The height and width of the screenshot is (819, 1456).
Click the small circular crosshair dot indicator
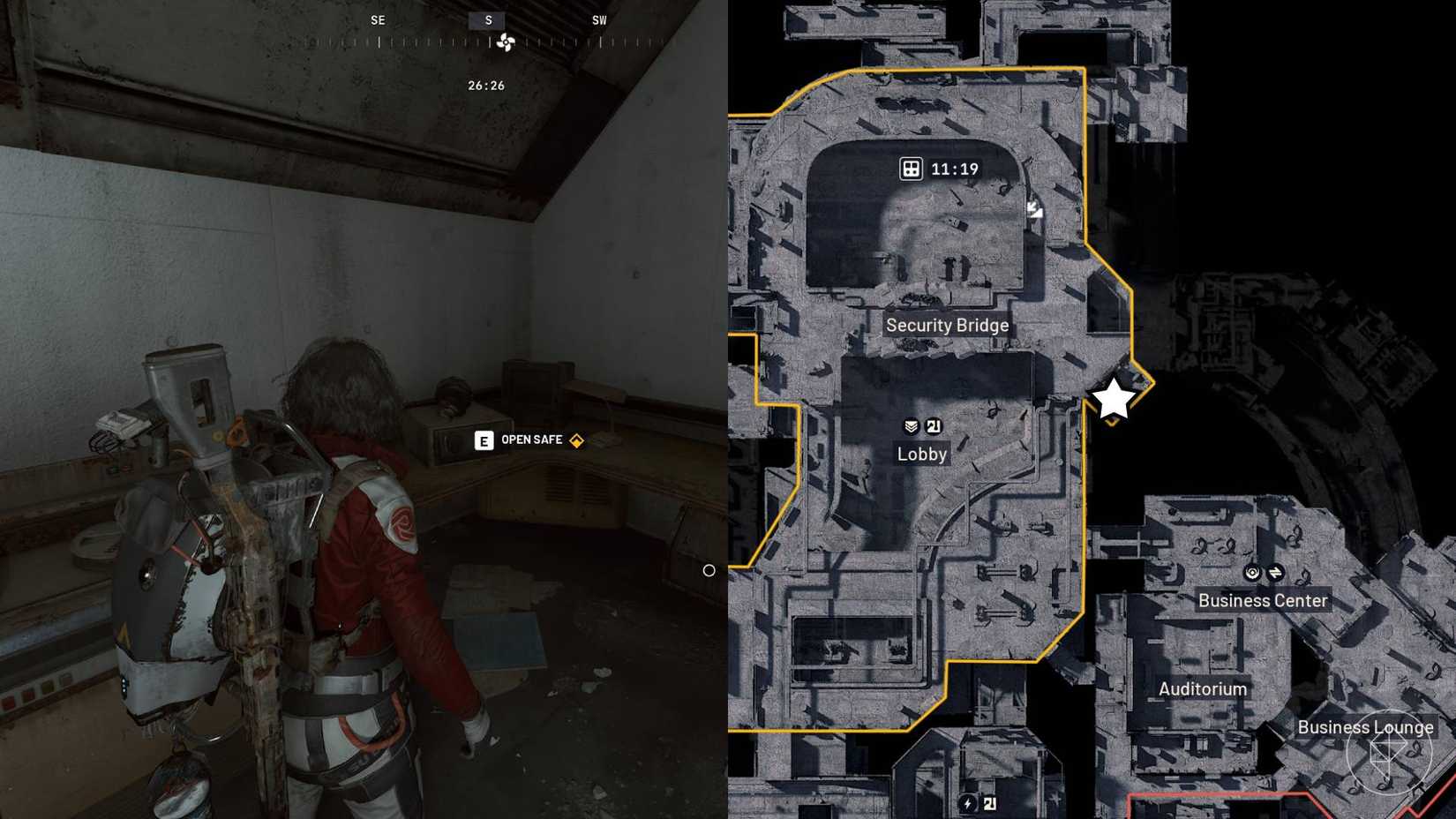(709, 571)
